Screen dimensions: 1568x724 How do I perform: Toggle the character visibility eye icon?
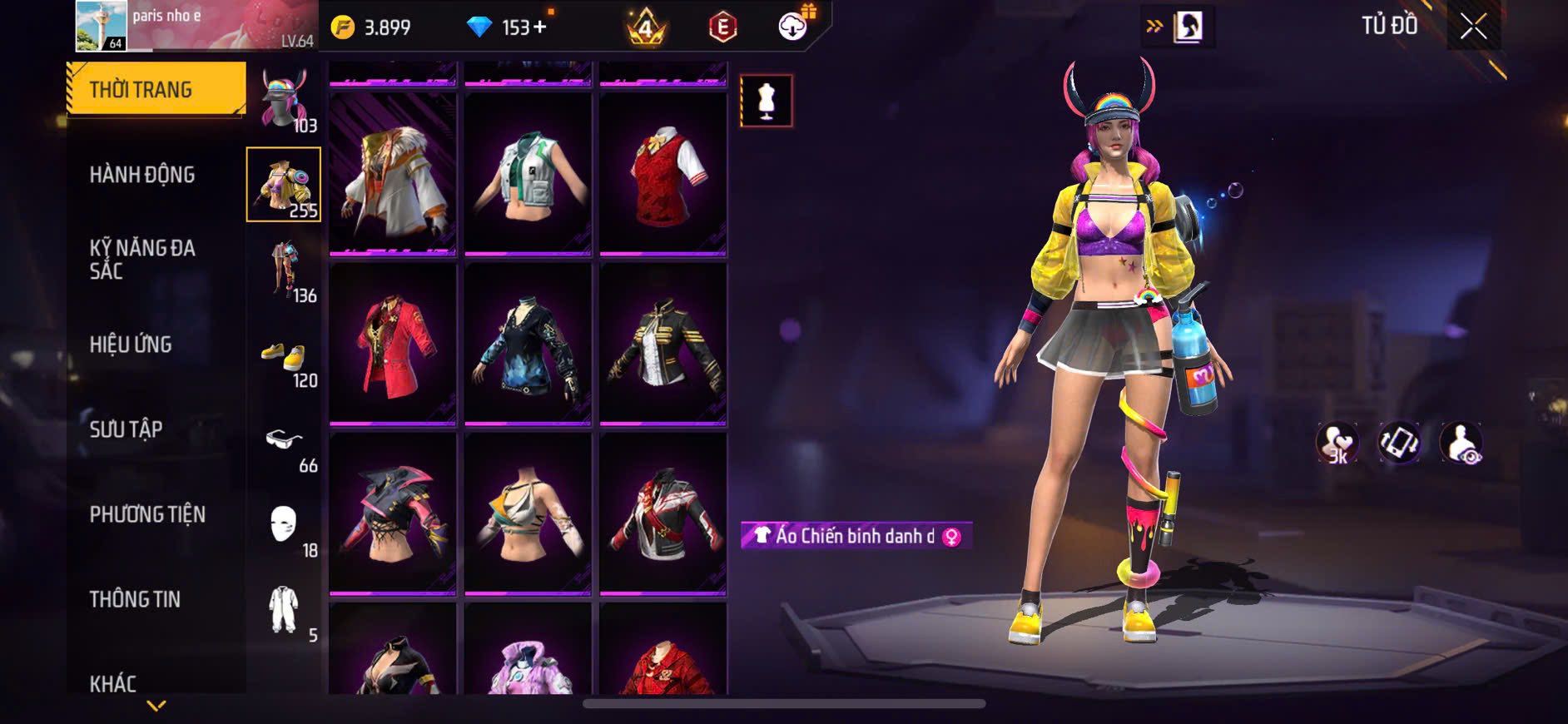click(x=1461, y=443)
